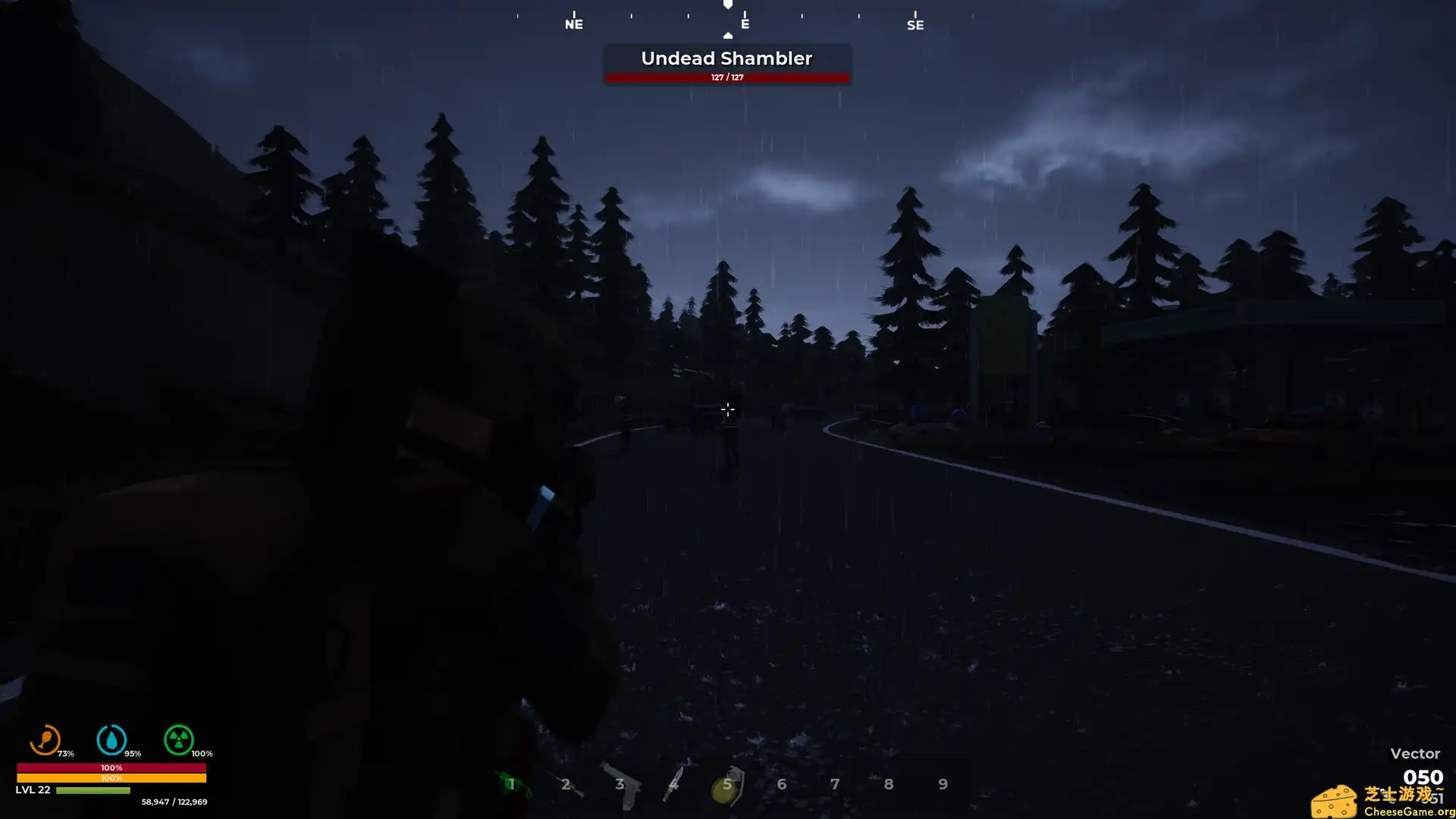Open the compass E direction marker
Screen dimensions: 1456x819
click(x=744, y=24)
